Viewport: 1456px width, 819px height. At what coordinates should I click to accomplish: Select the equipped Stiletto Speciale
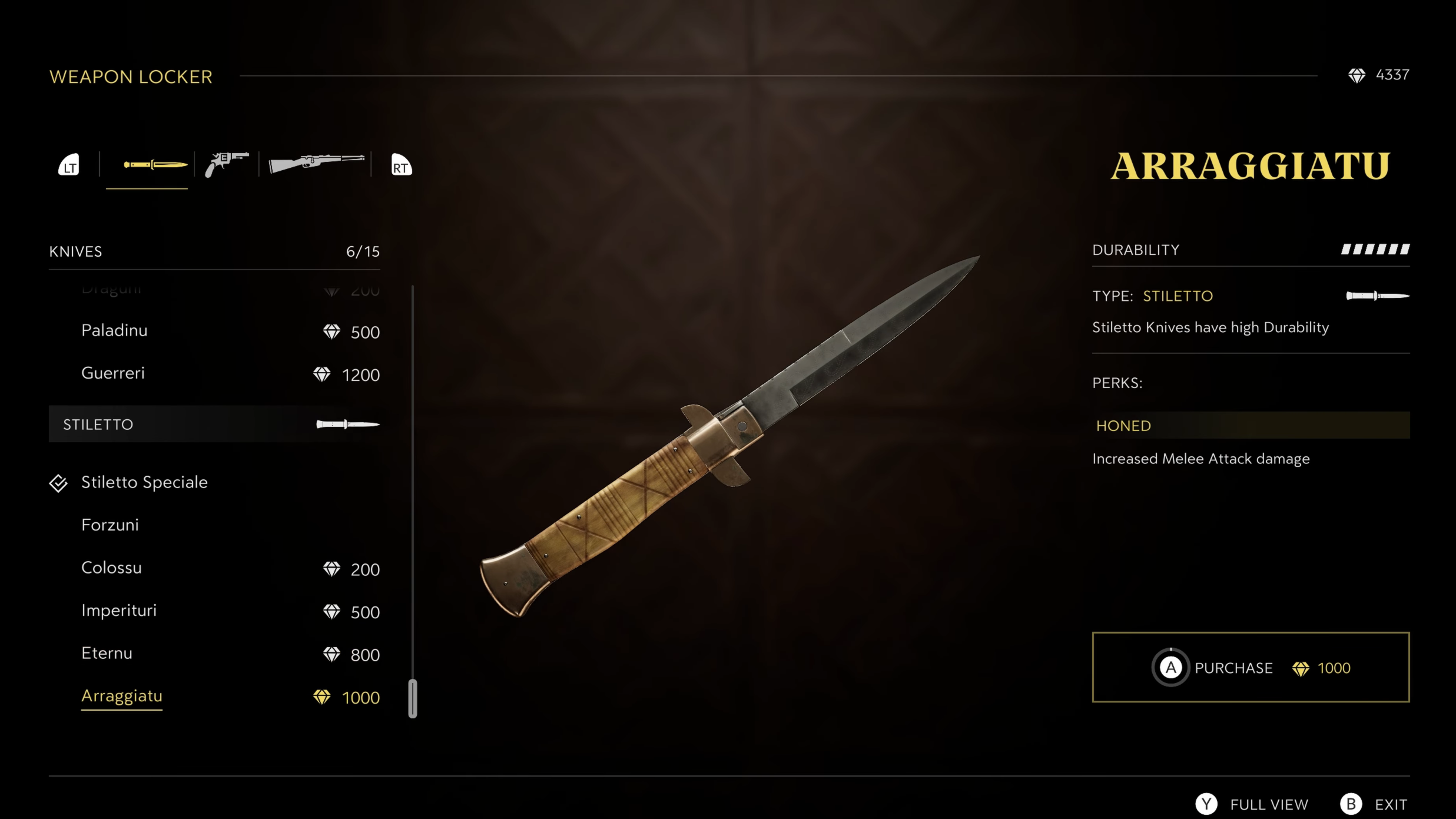tap(144, 483)
